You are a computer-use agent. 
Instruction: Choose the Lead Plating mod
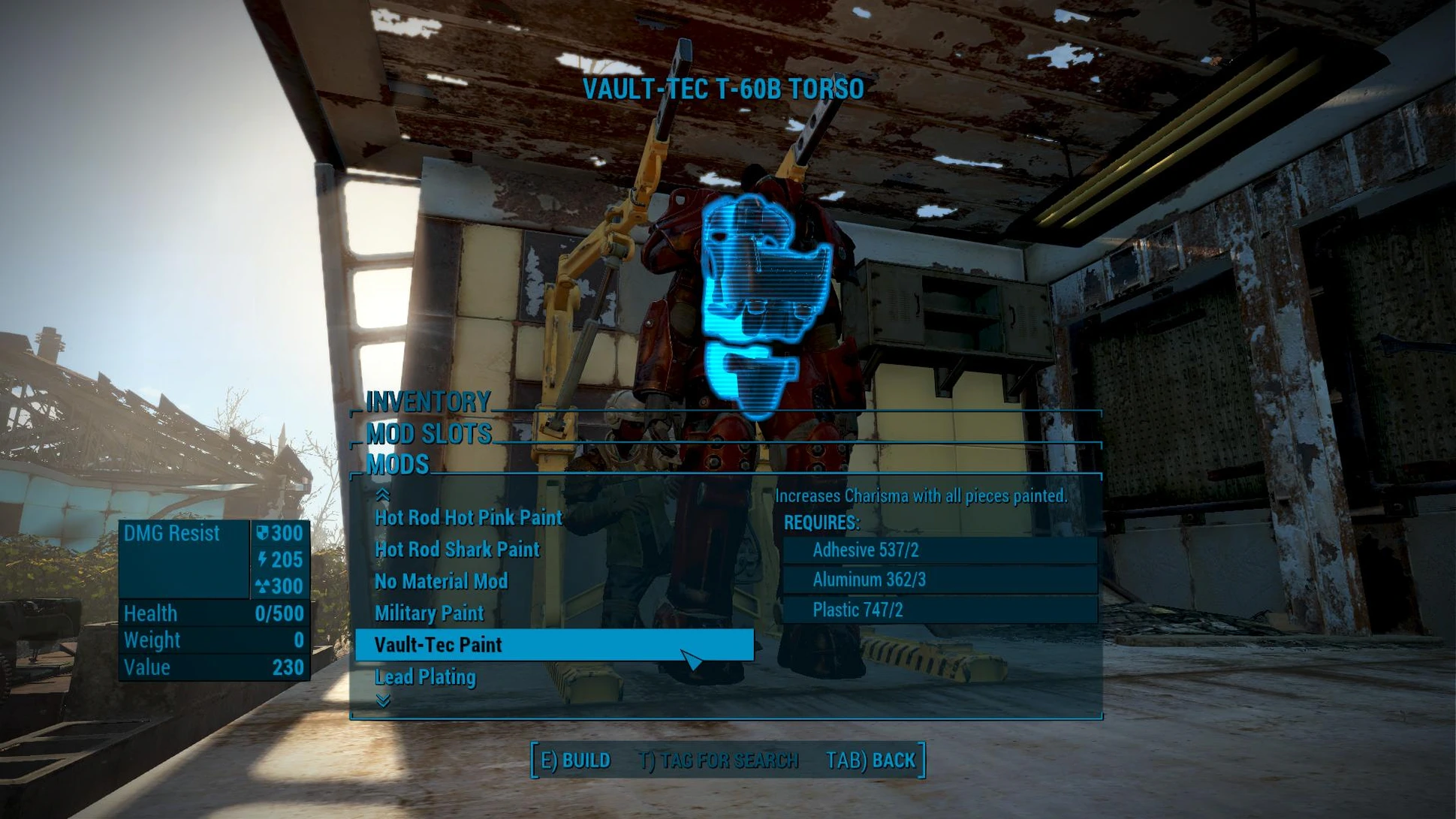coord(425,677)
